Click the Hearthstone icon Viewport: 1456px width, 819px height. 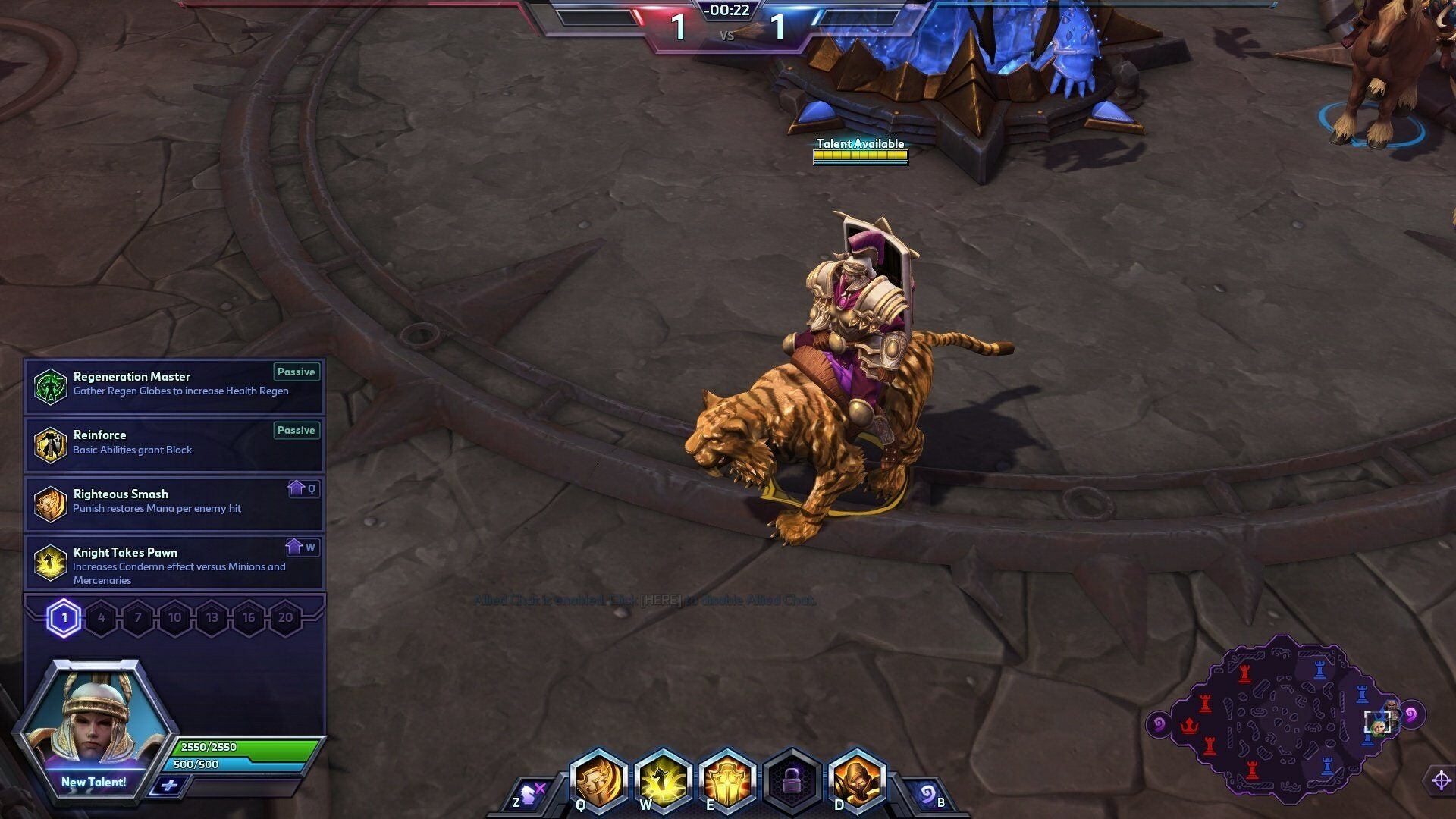click(927, 795)
